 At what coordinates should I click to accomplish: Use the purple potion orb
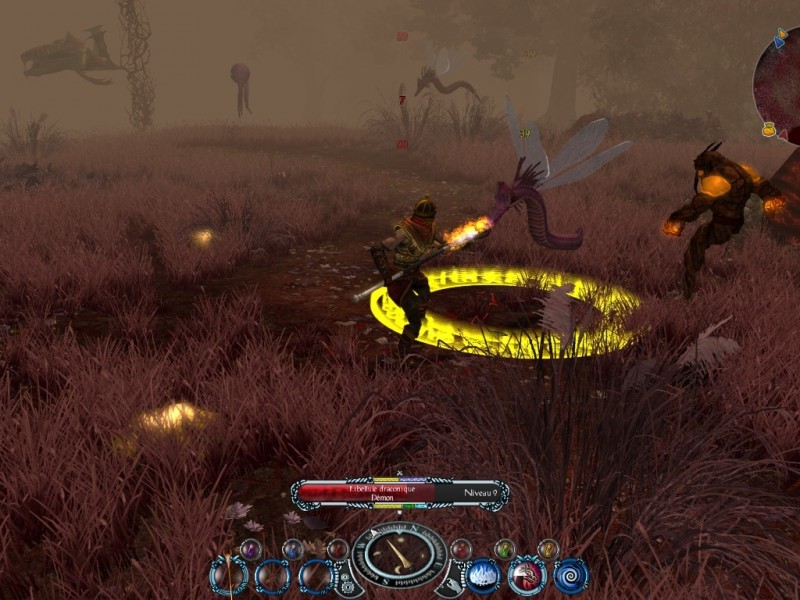[250, 548]
